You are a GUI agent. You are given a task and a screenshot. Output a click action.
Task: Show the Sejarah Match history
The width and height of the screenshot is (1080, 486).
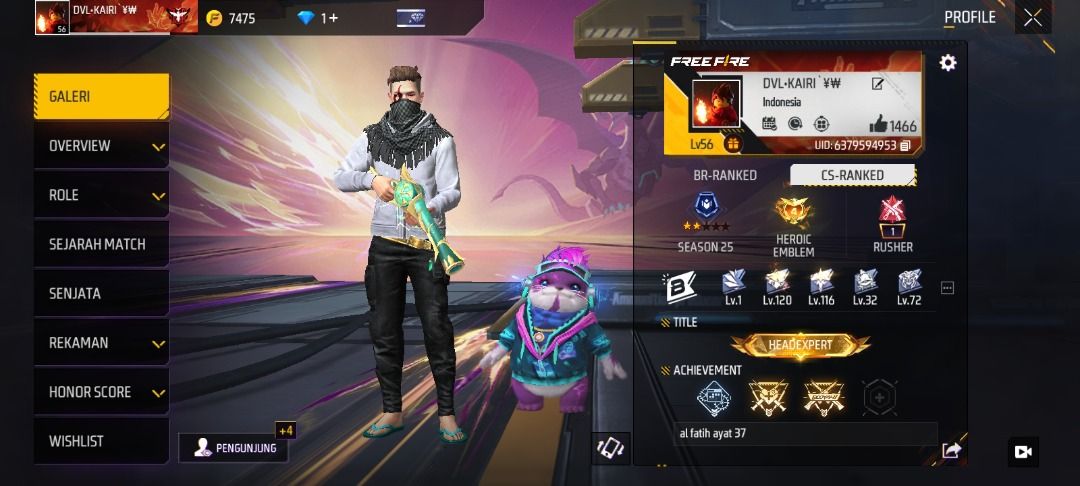[100, 244]
